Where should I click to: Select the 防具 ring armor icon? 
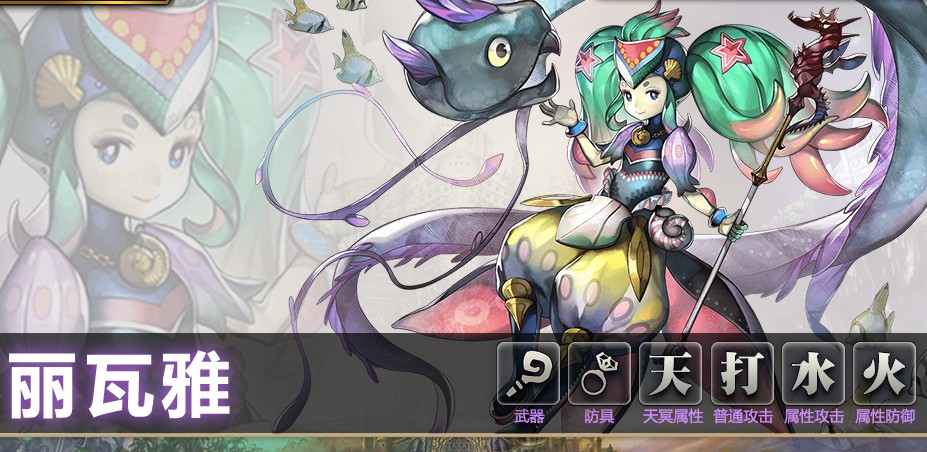(x=599, y=374)
